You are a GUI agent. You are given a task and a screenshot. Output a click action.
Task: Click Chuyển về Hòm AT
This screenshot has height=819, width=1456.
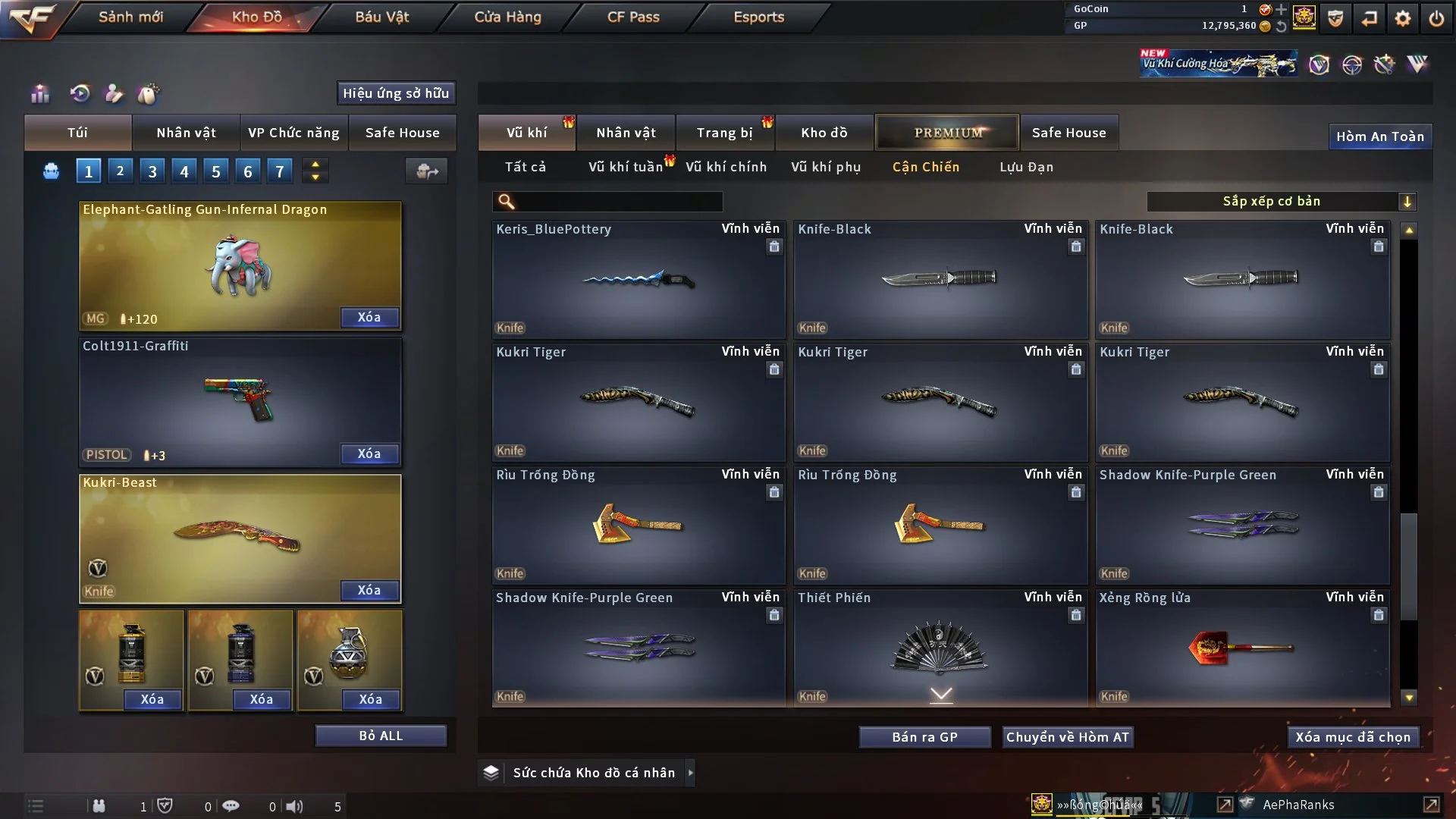tap(1068, 737)
